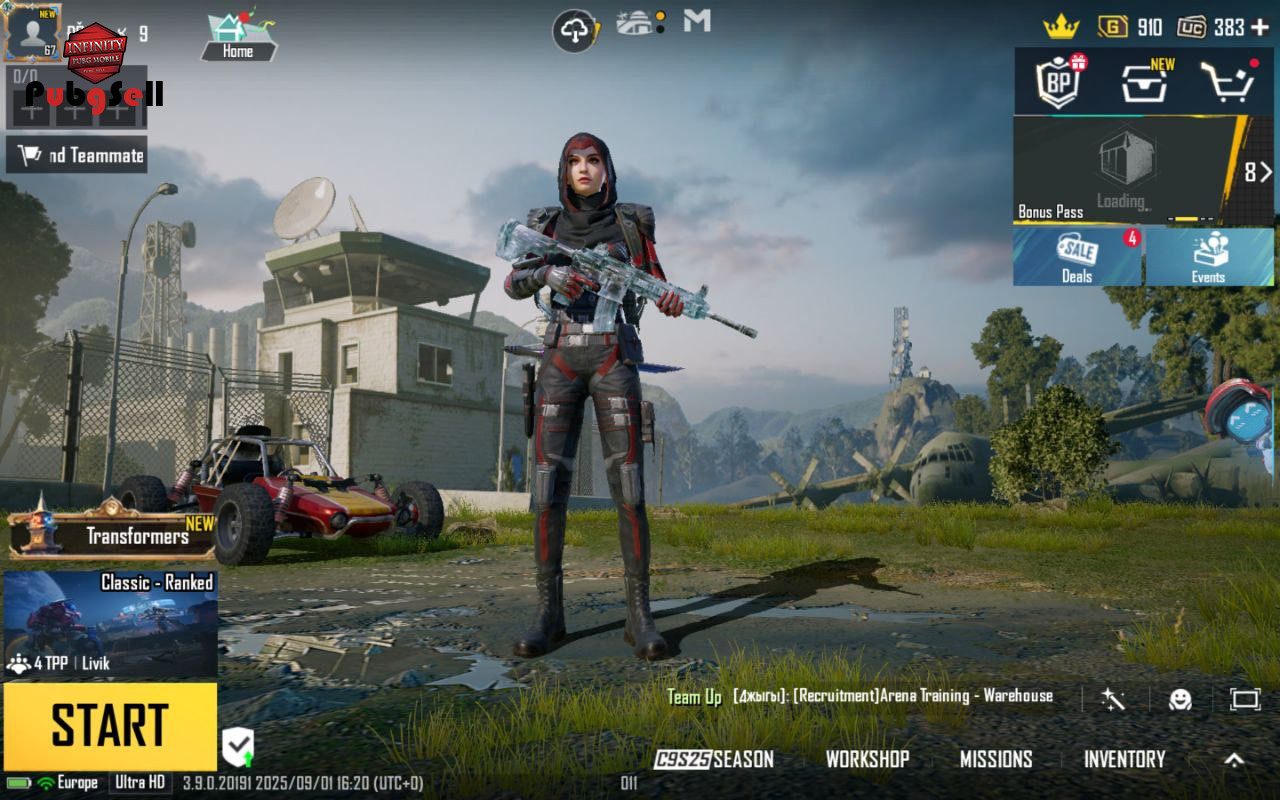Open the C9S25 Season menu
This screenshot has height=800, width=1280.
point(714,759)
